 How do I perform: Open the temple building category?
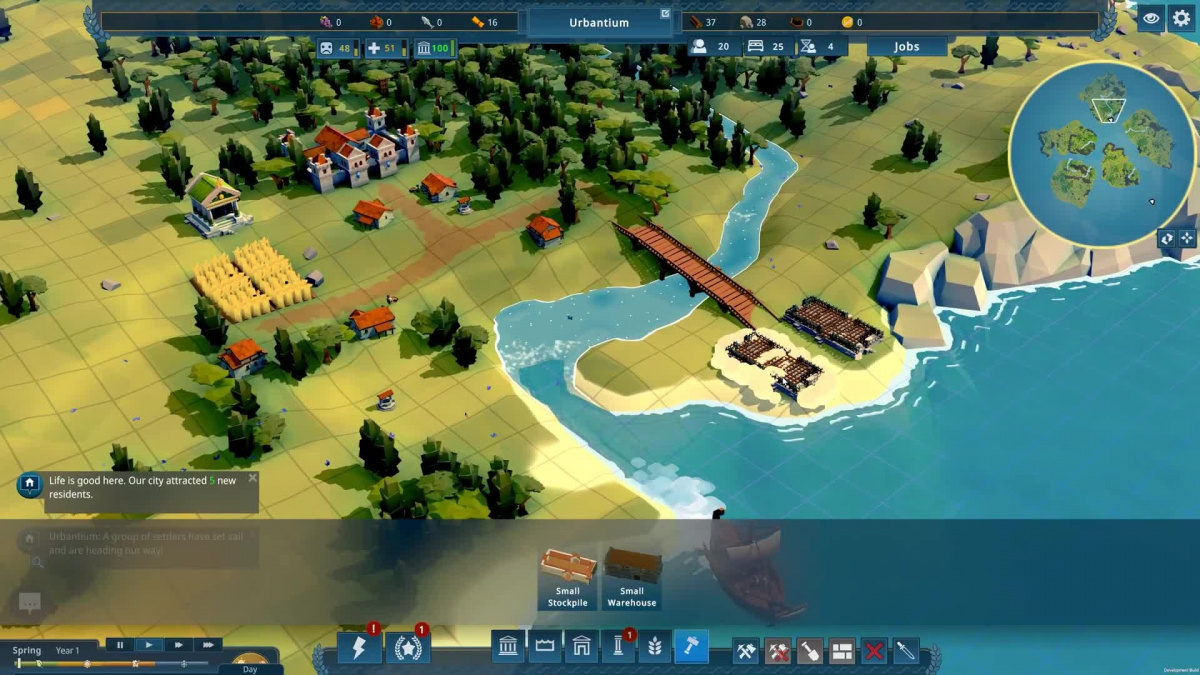[x=508, y=648]
